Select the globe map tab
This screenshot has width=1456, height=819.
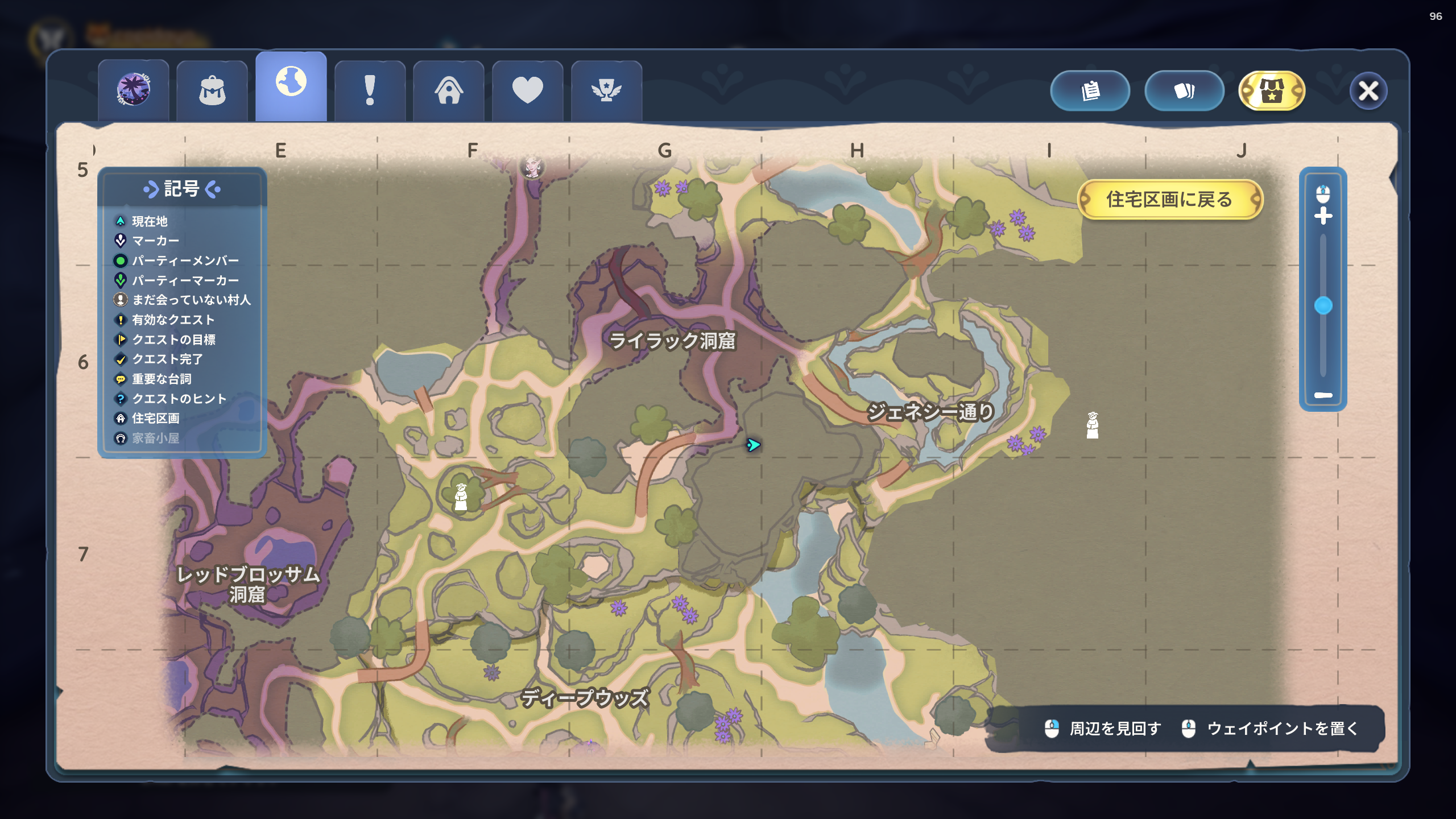tap(291, 85)
